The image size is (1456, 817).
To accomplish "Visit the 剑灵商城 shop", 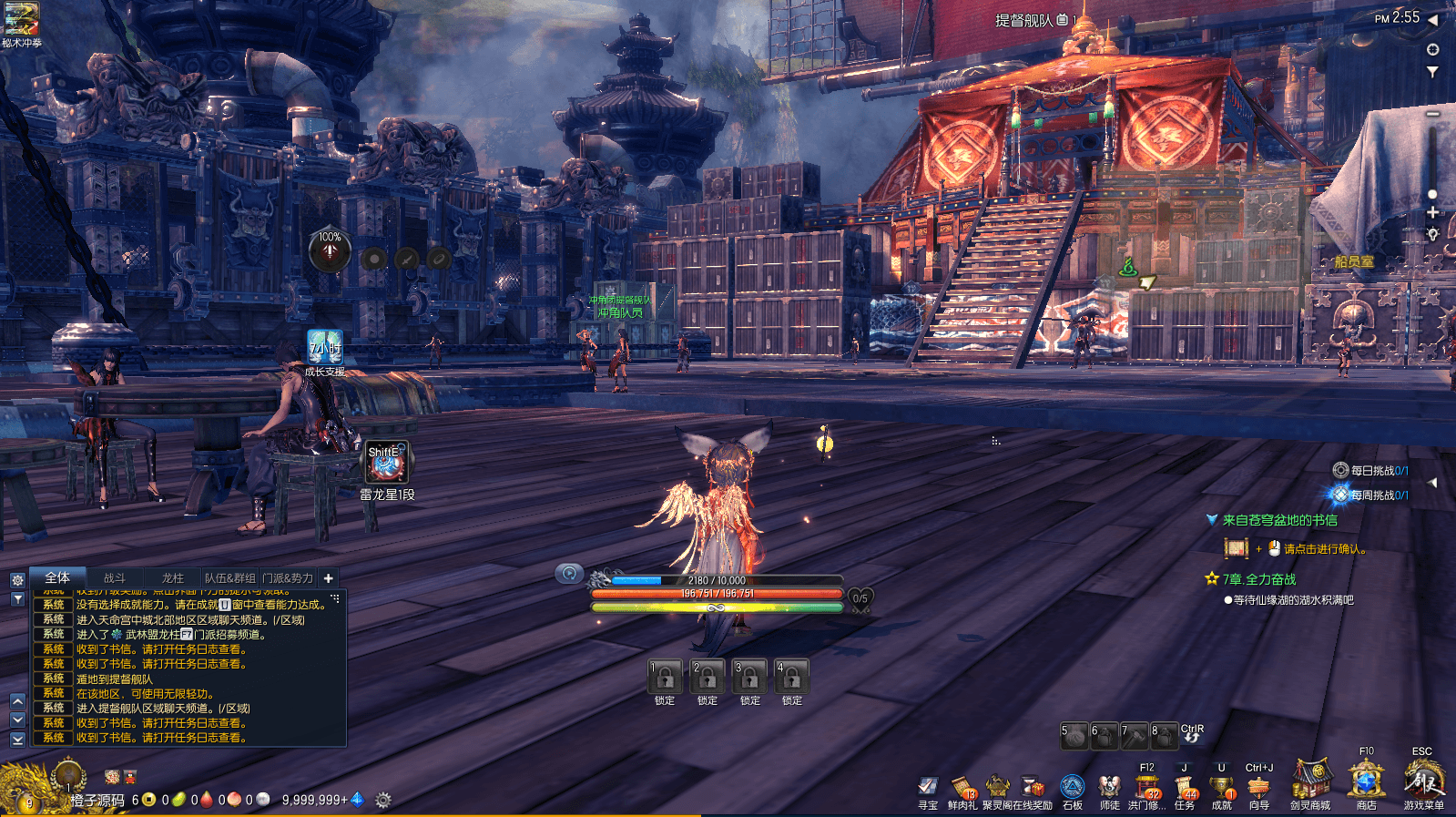I will tap(1310, 781).
